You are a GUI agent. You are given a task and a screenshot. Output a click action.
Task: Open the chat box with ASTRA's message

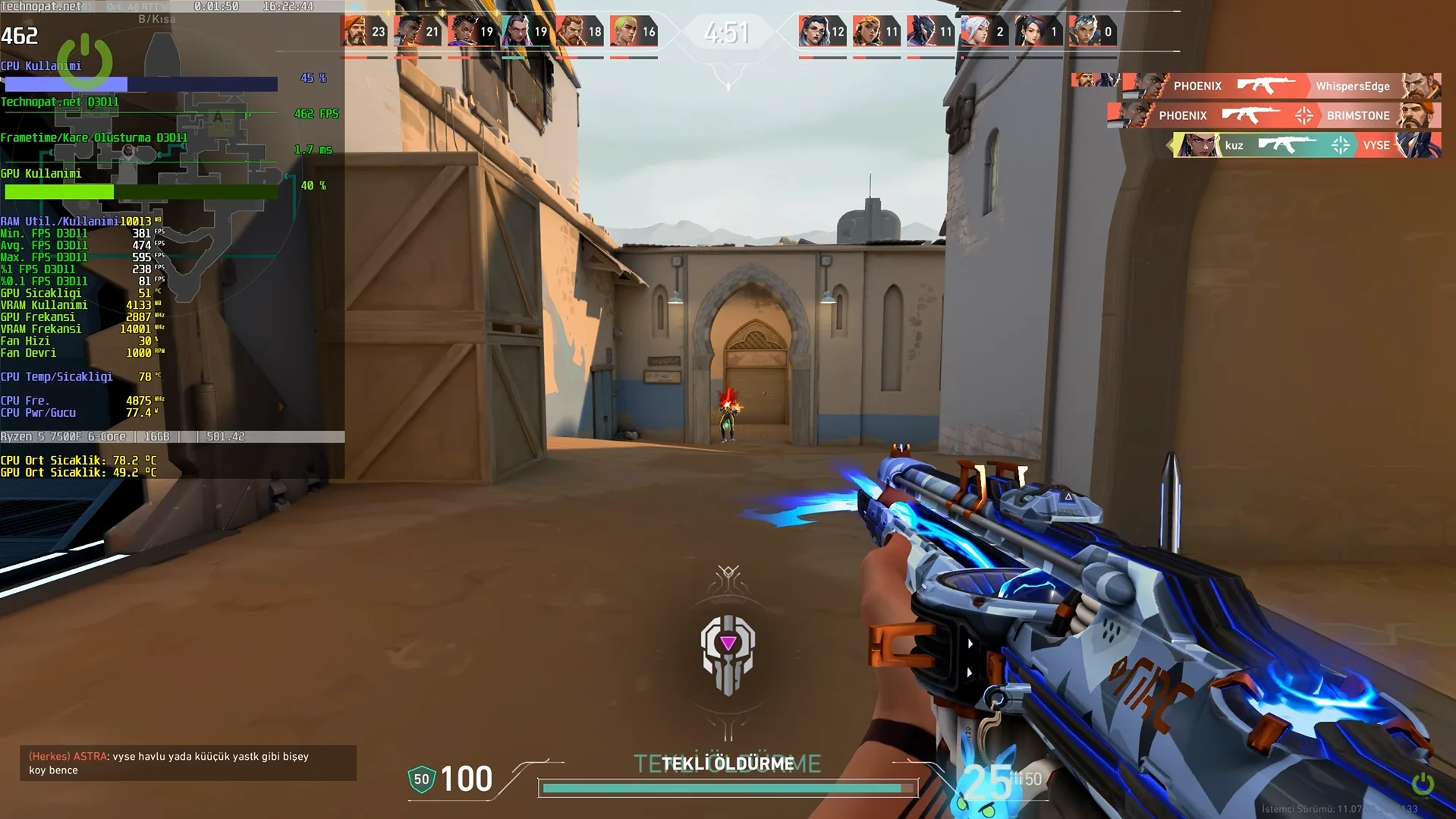[187, 763]
